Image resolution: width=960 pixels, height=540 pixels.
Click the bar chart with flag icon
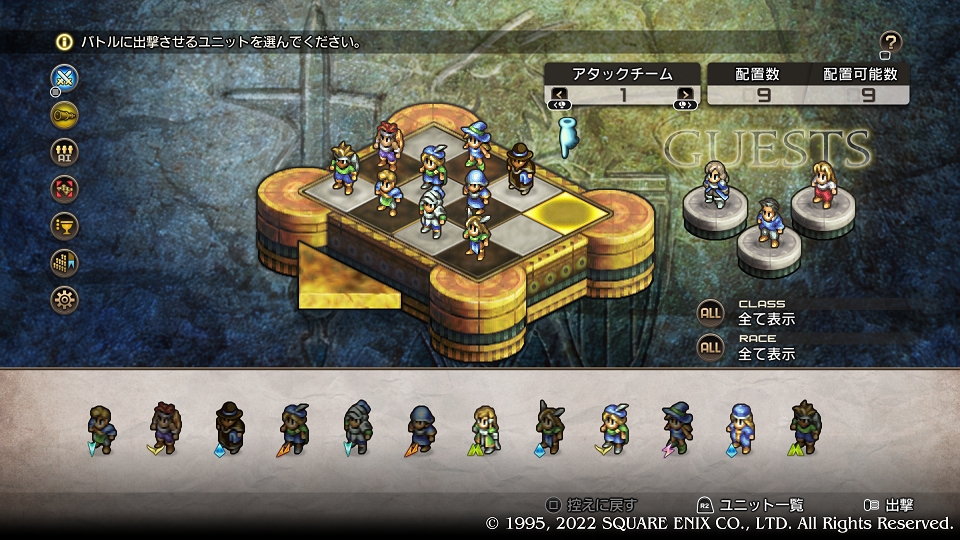click(65, 262)
